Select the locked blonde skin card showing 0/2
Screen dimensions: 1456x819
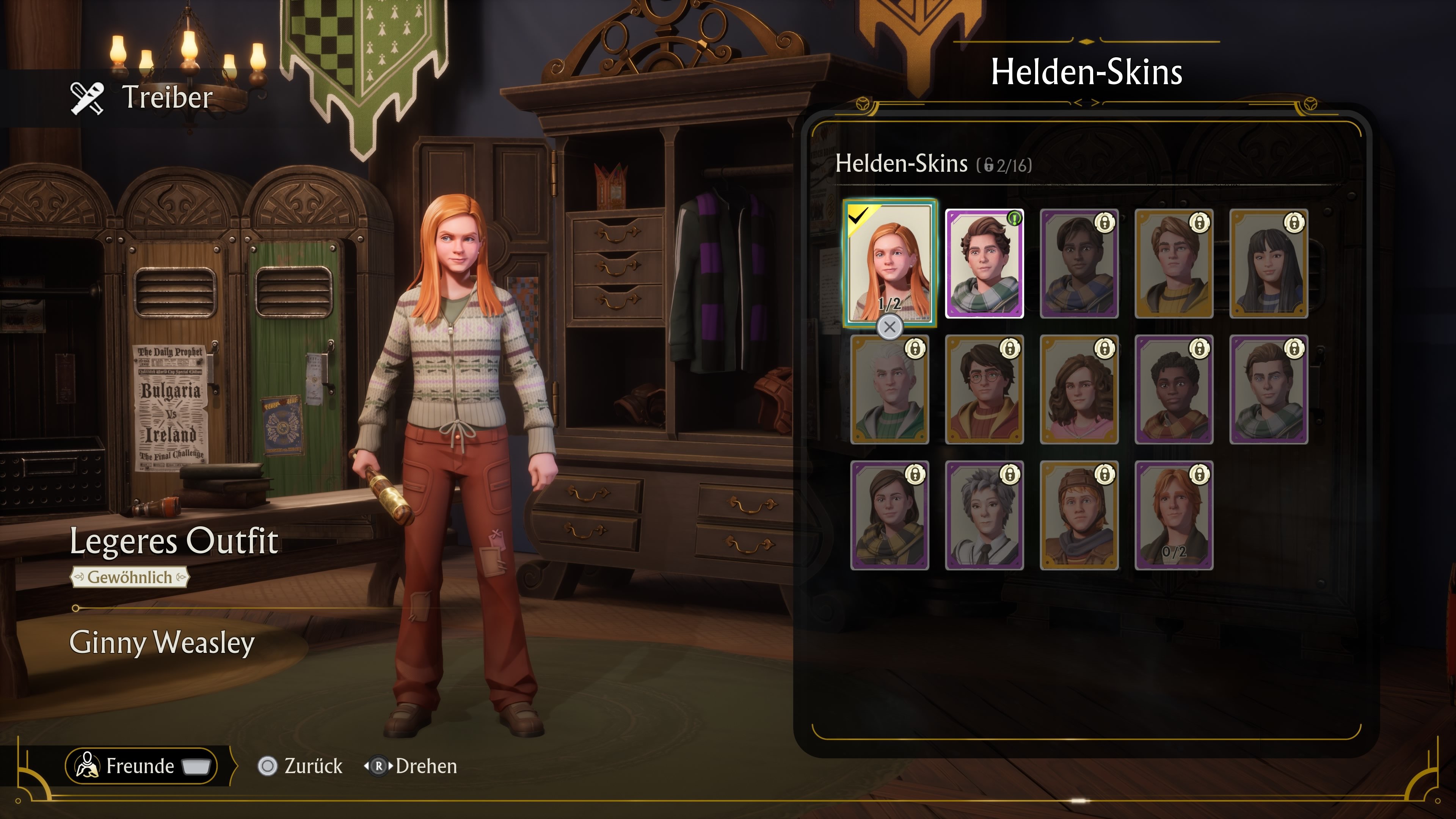1175,515
